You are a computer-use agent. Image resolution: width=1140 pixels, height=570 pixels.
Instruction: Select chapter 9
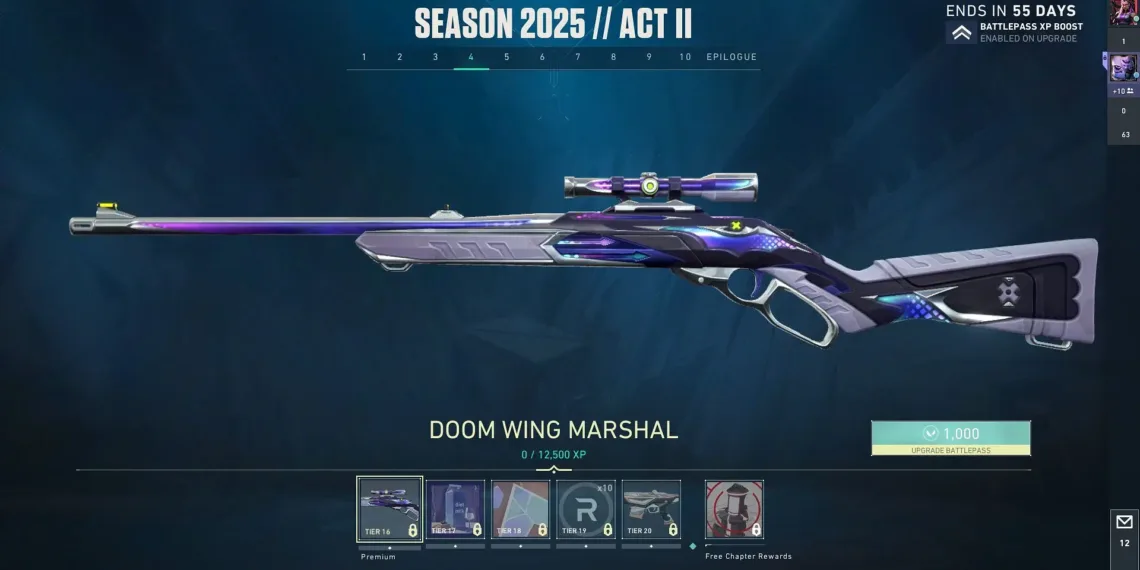pos(649,57)
